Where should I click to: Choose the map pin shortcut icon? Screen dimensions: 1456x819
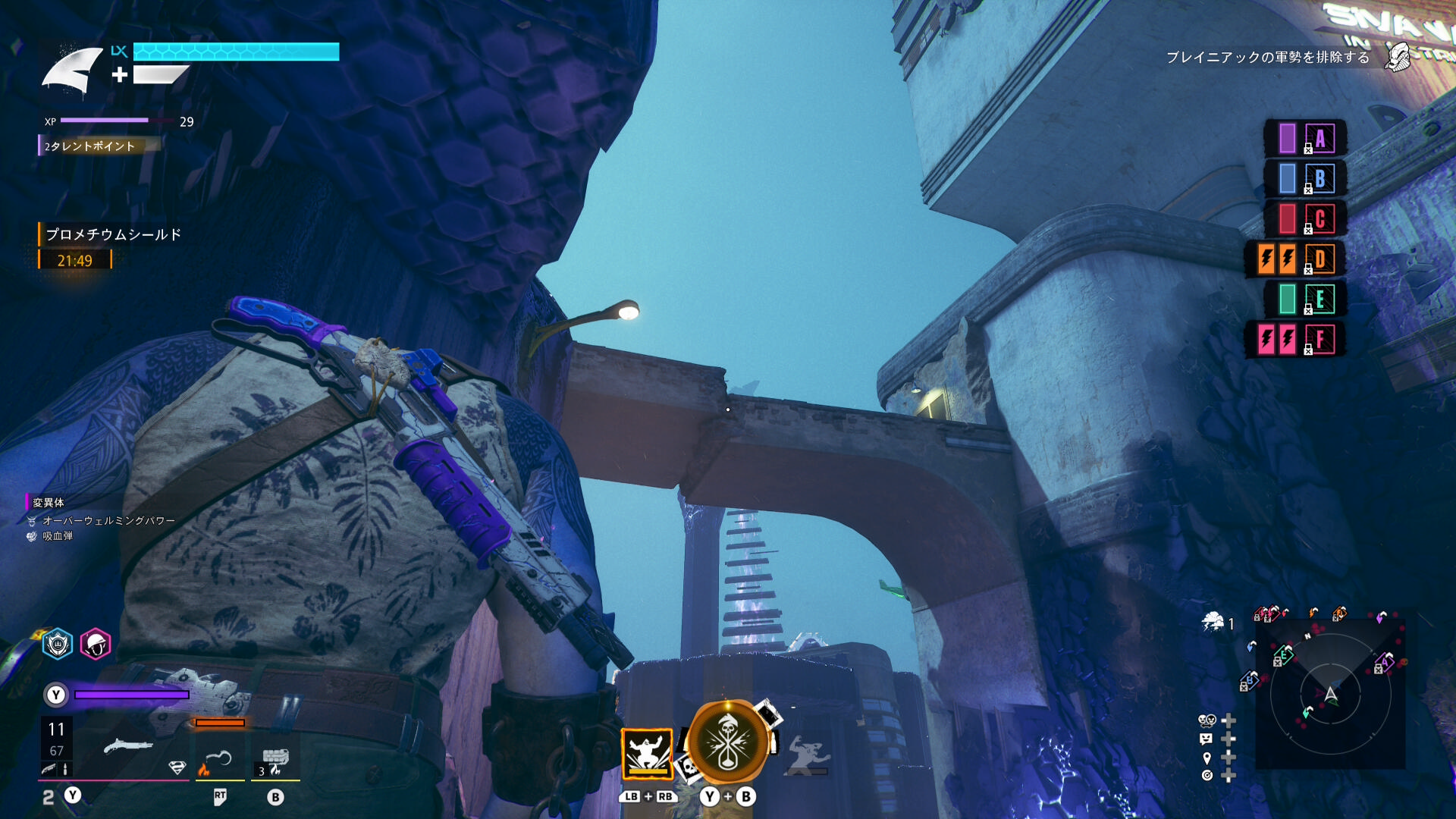pos(1207,758)
